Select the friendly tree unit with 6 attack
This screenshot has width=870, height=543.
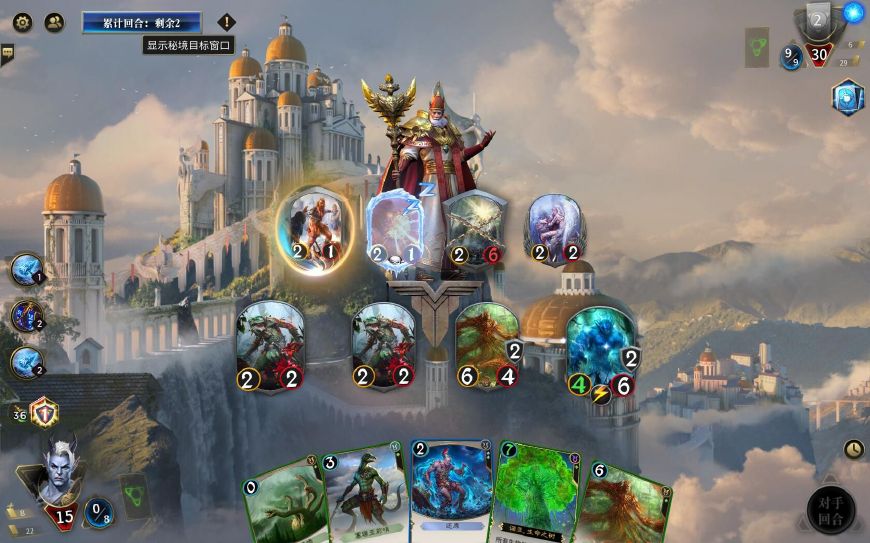click(x=488, y=345)
